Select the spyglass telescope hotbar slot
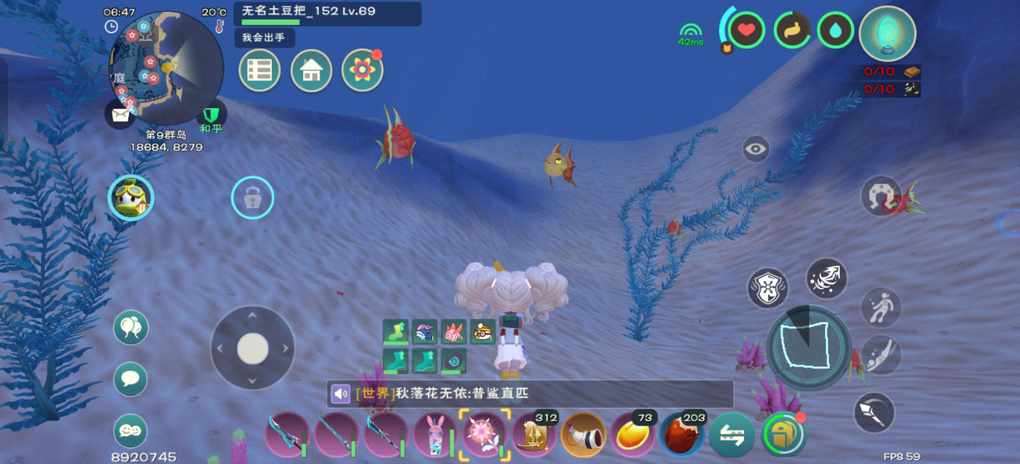The image size is (1020, 464). tap(583, 435)
